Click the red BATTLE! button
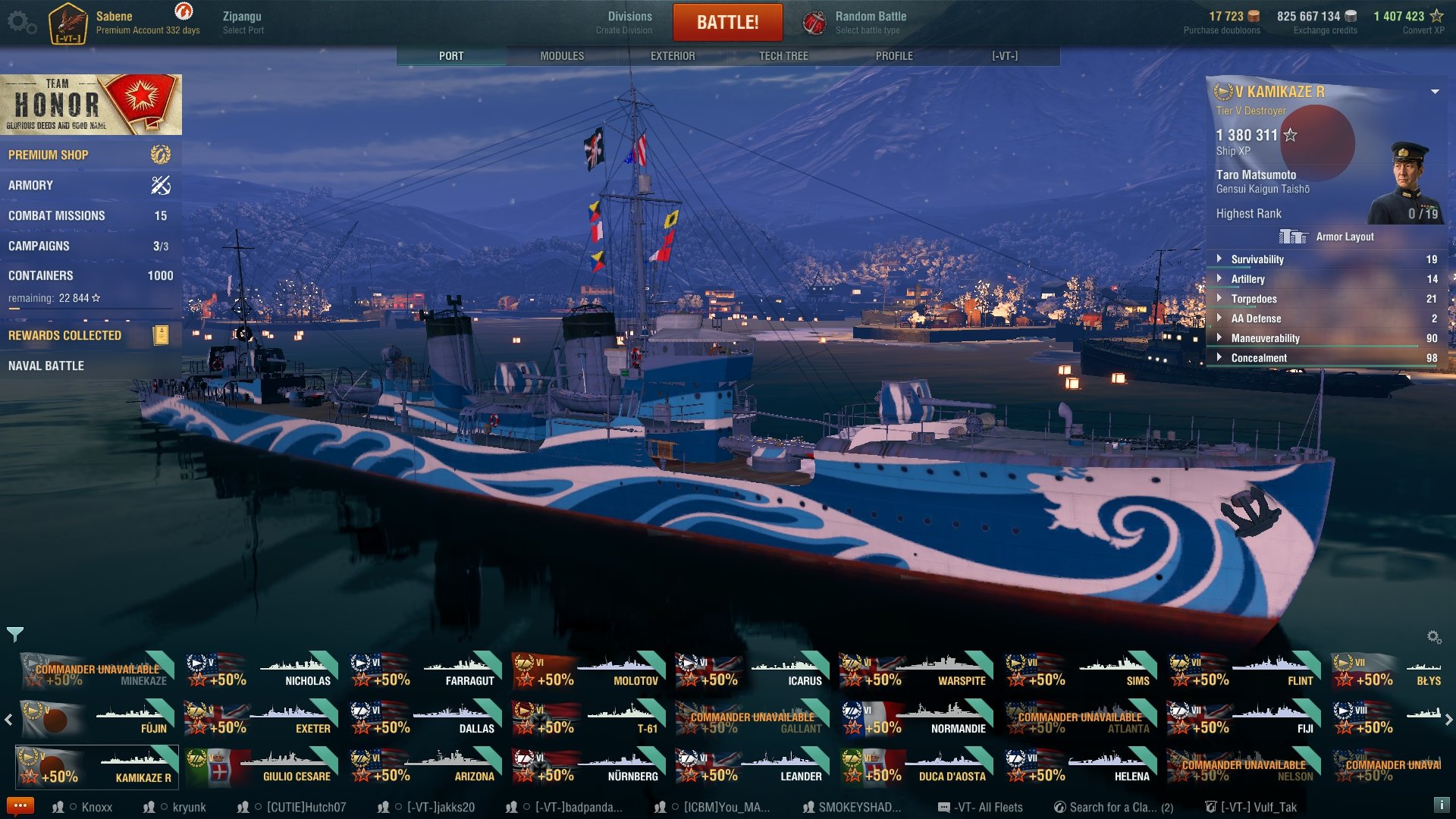The width and height of the screenshot is (1456, 819). [x=727, y=22]
